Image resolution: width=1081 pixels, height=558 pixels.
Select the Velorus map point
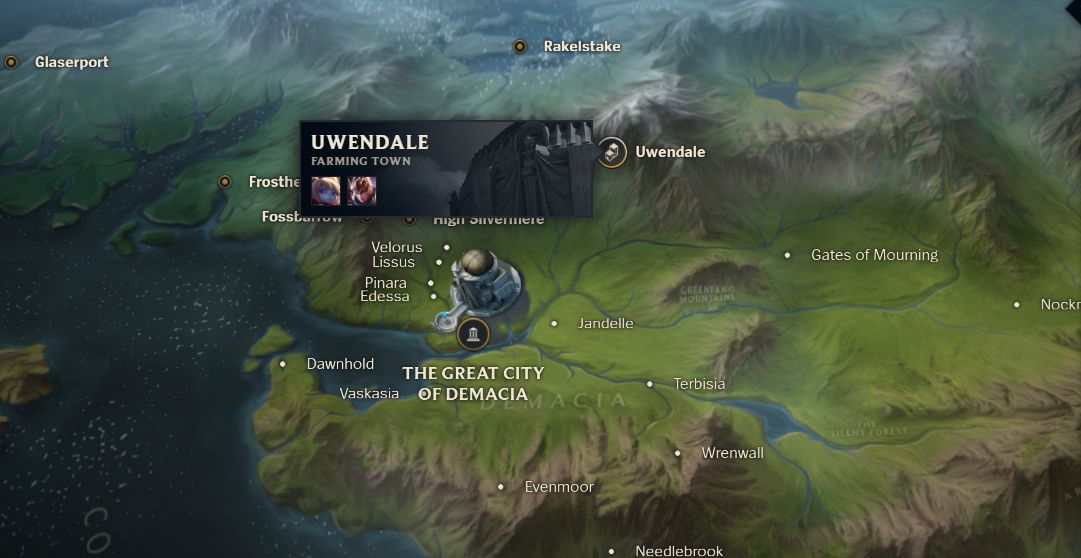coord(446,247)
